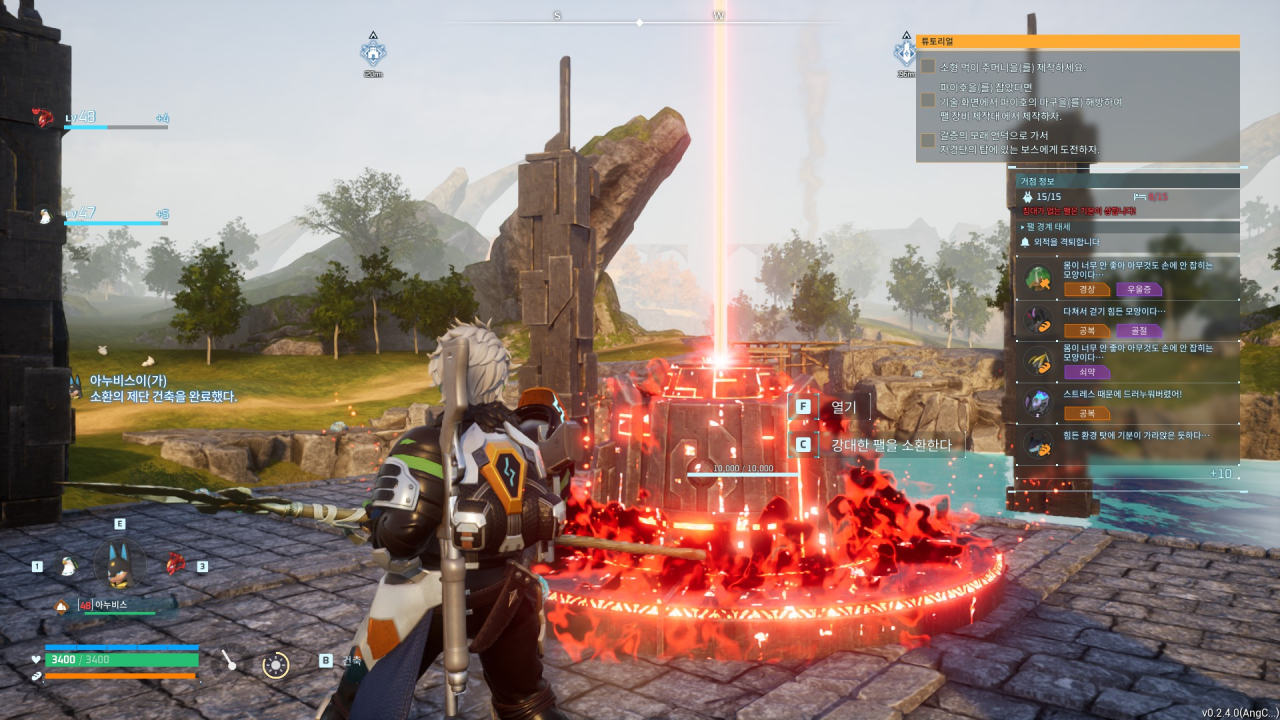The height and width of the screenshot is (720, 1280).
Task: Show the +10 hidden pal alerts
Action: coord(1220,474)
